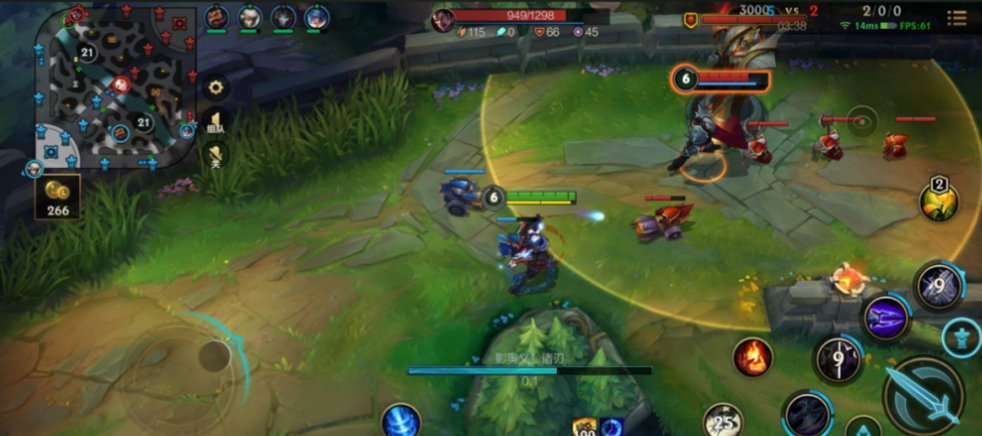
Task: Target the turret with the tower button
Action: pos(961,337)
